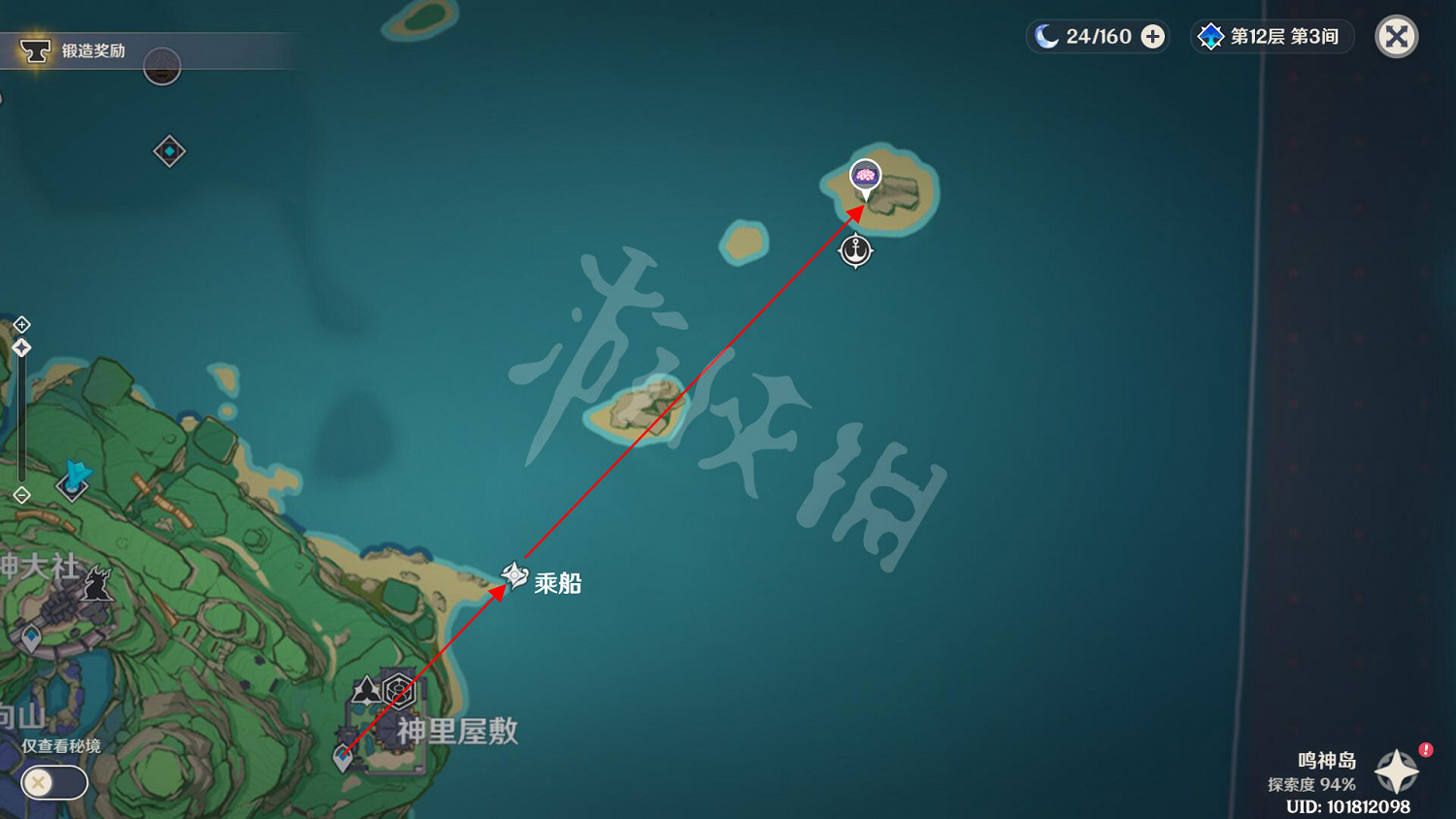Toggle the 仅查看秘境 switch
1456x819 pixels.
[x=53, y=782]
